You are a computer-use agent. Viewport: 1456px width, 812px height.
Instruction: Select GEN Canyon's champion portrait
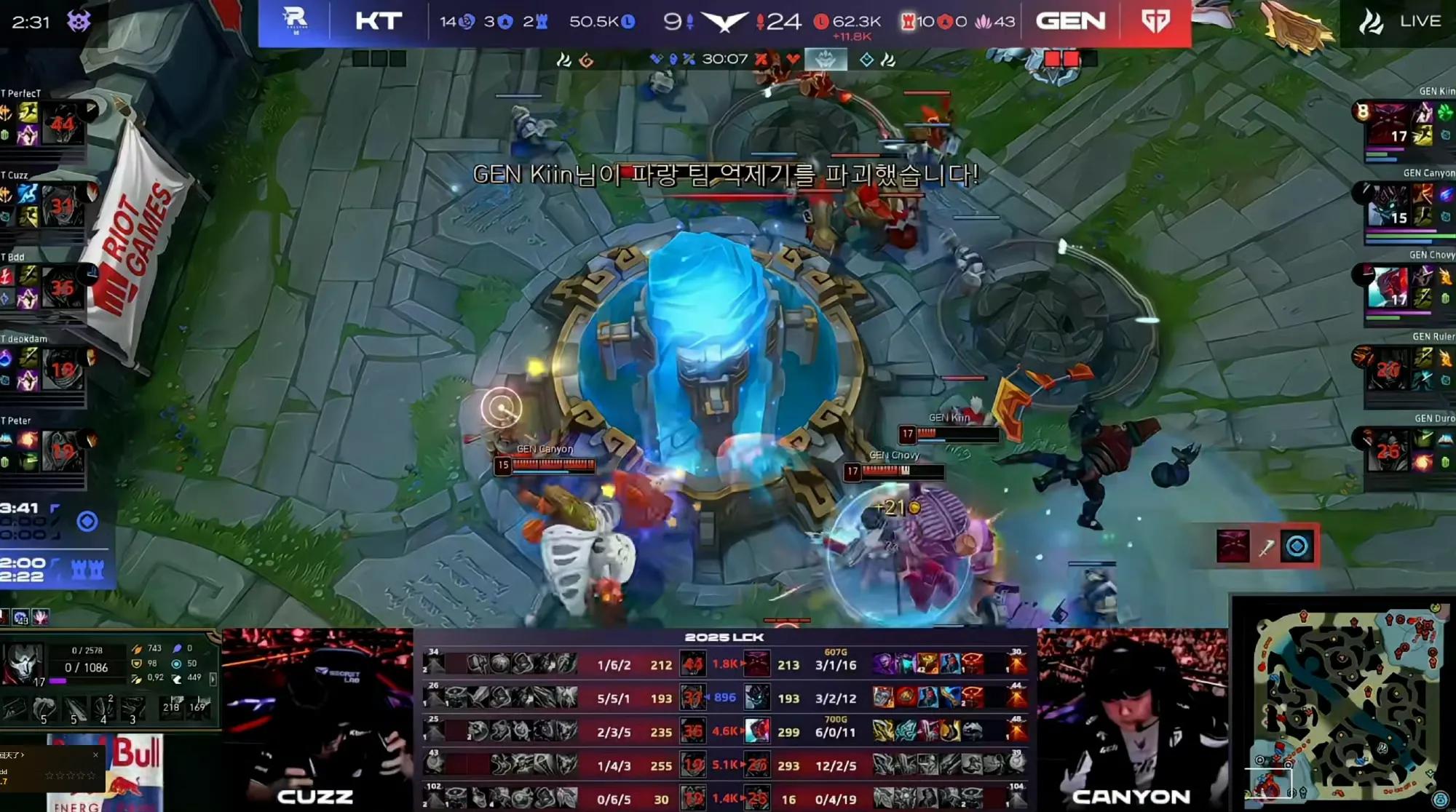pos(1388,205)
